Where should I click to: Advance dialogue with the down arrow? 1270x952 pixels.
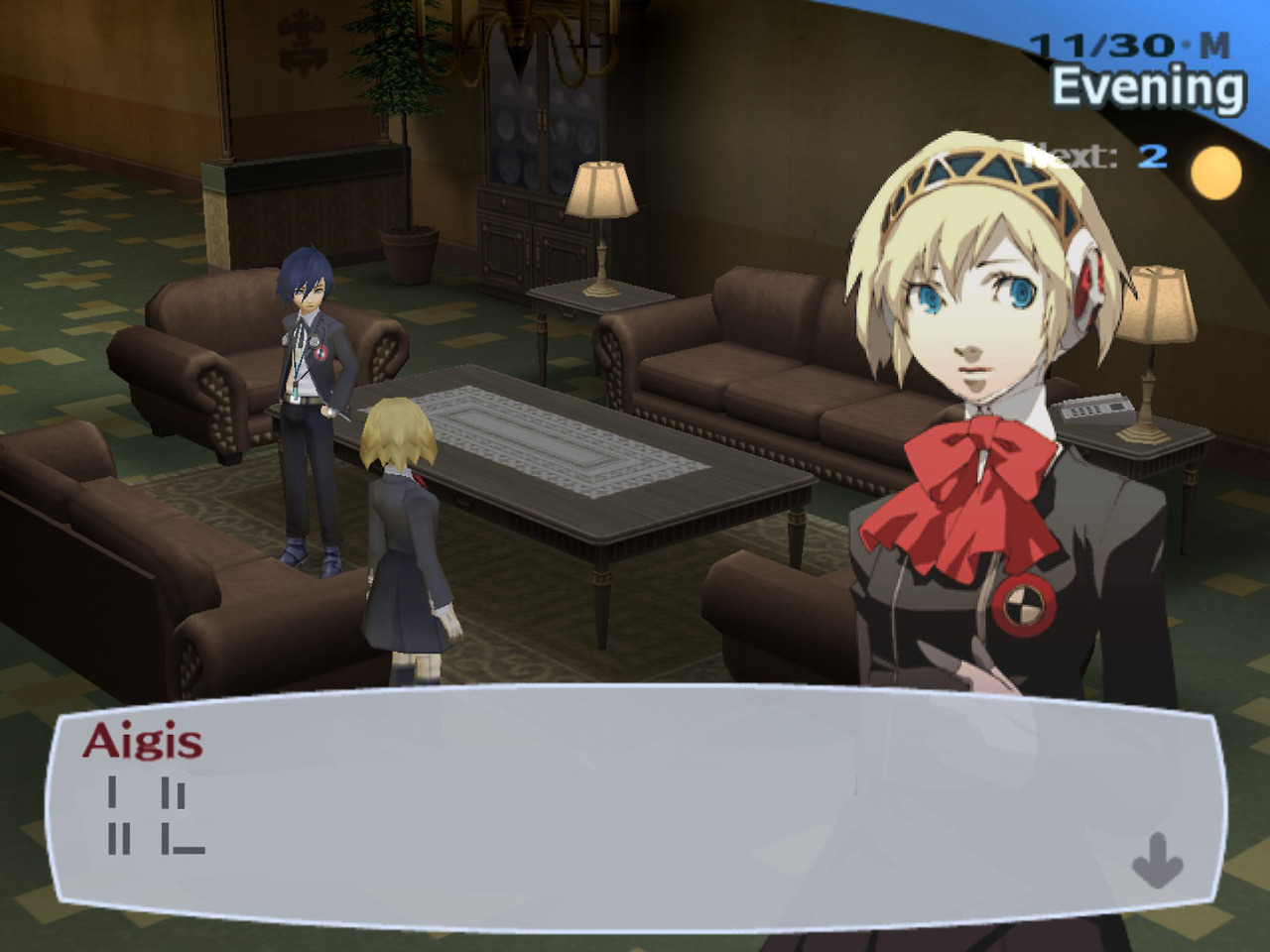(1157, 860)
